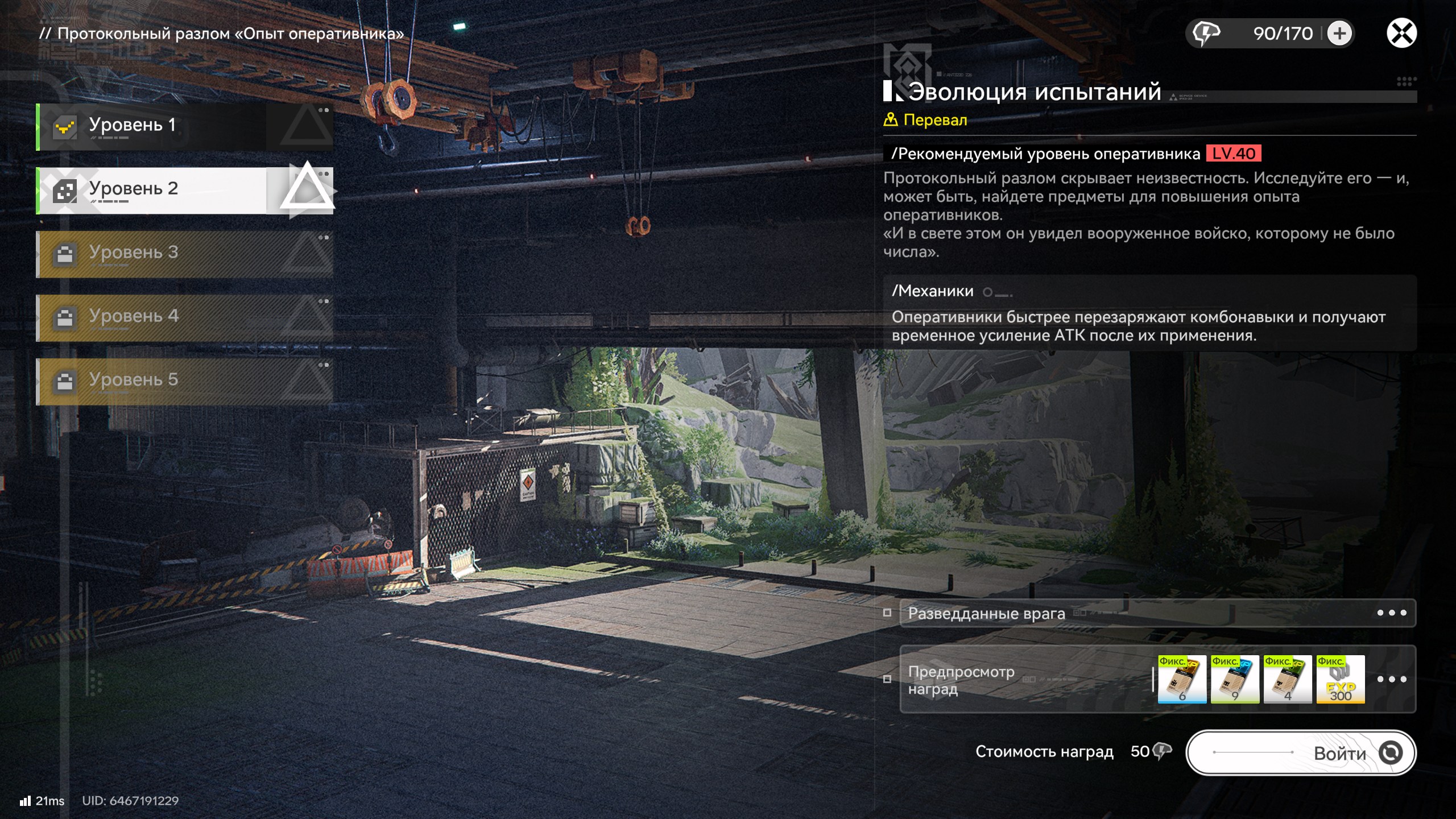Open Разведданные врага enemy intel
The image size is (1456, 819).
(x=1157, y=613)
